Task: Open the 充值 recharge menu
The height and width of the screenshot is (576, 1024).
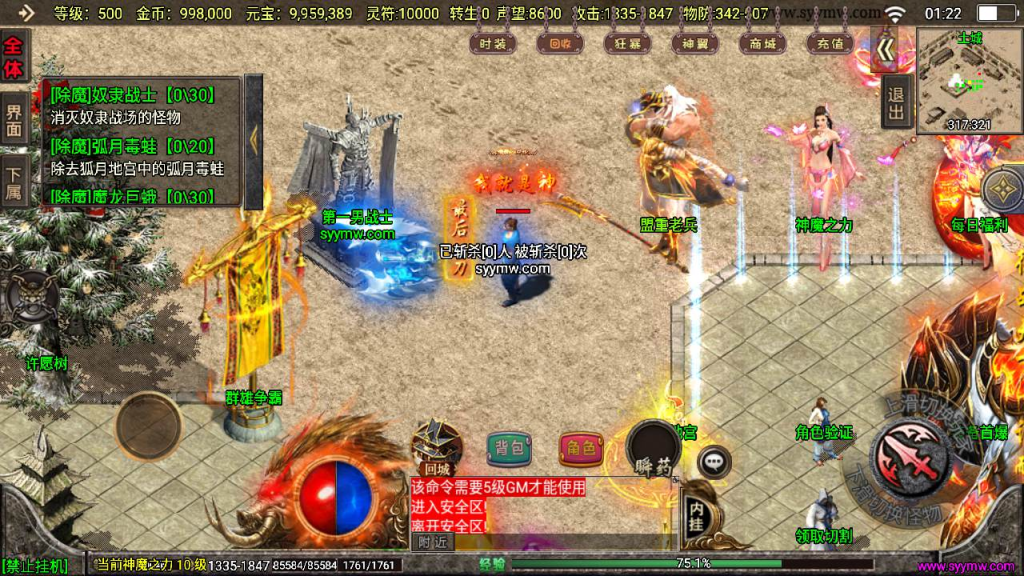Action: coord(829,43)
